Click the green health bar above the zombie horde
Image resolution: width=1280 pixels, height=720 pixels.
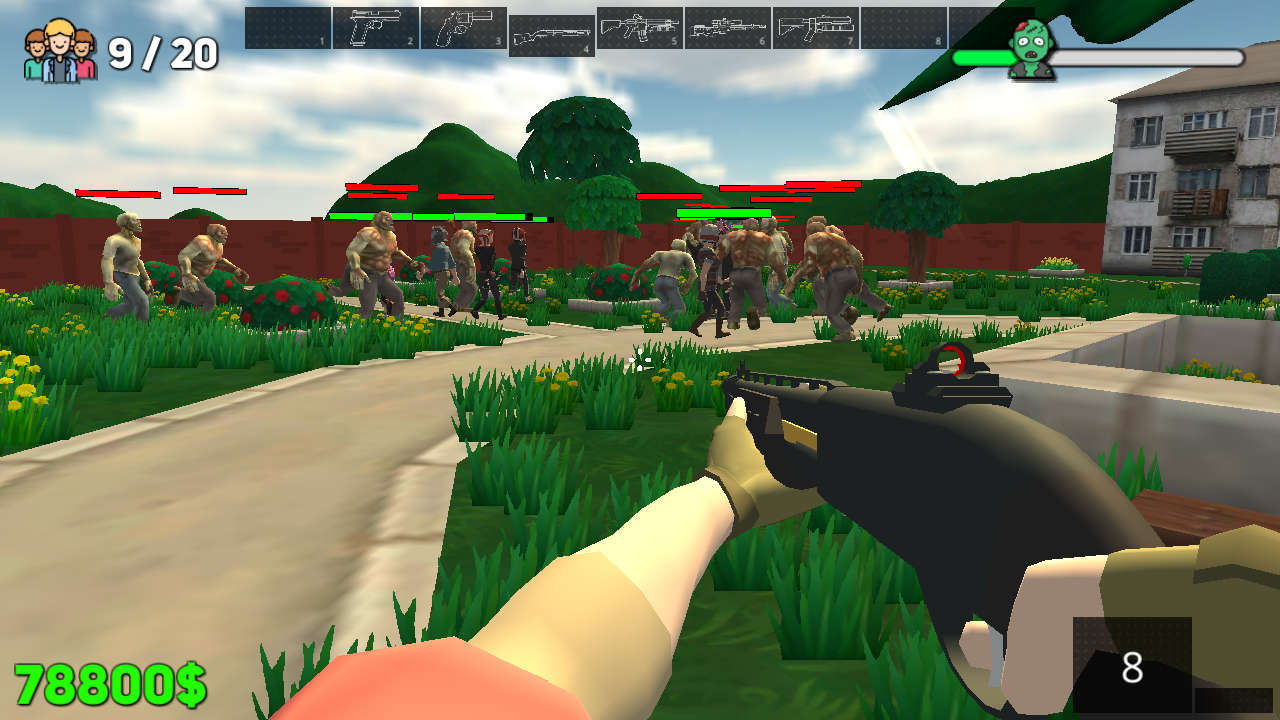pos(430,215)
